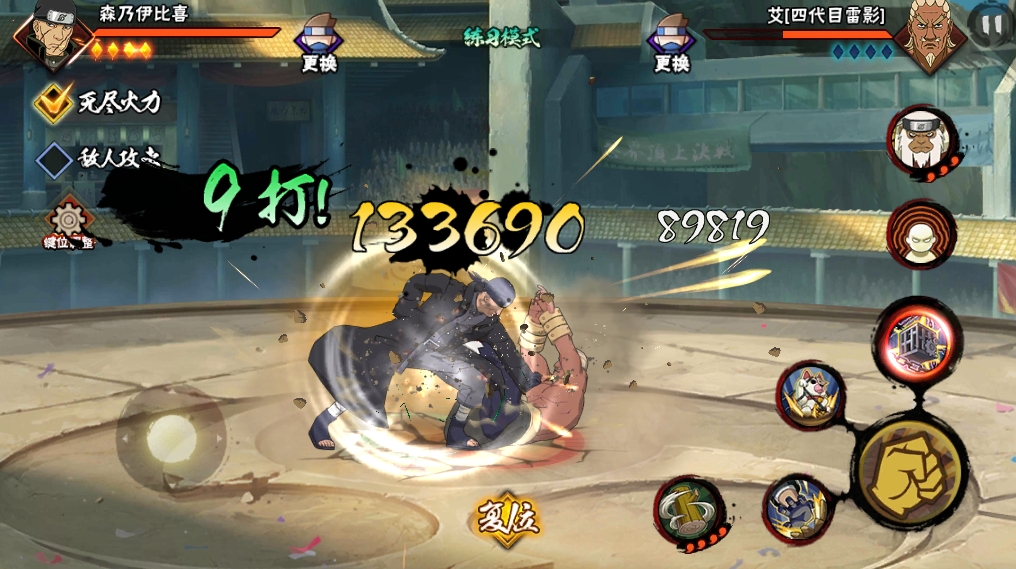The image size is (1016, 569).
Task: Open the 键位调整 gear settings
Action: coord(69,221)
